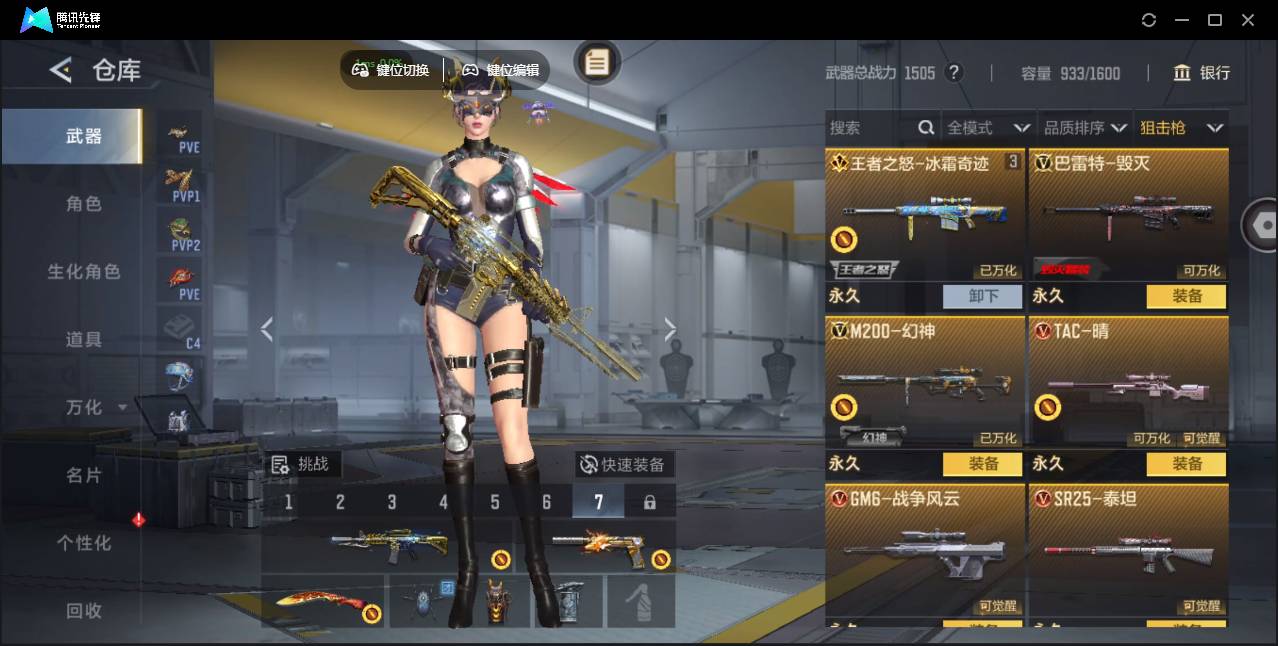Open the 生化角色 category

(84, 272)
